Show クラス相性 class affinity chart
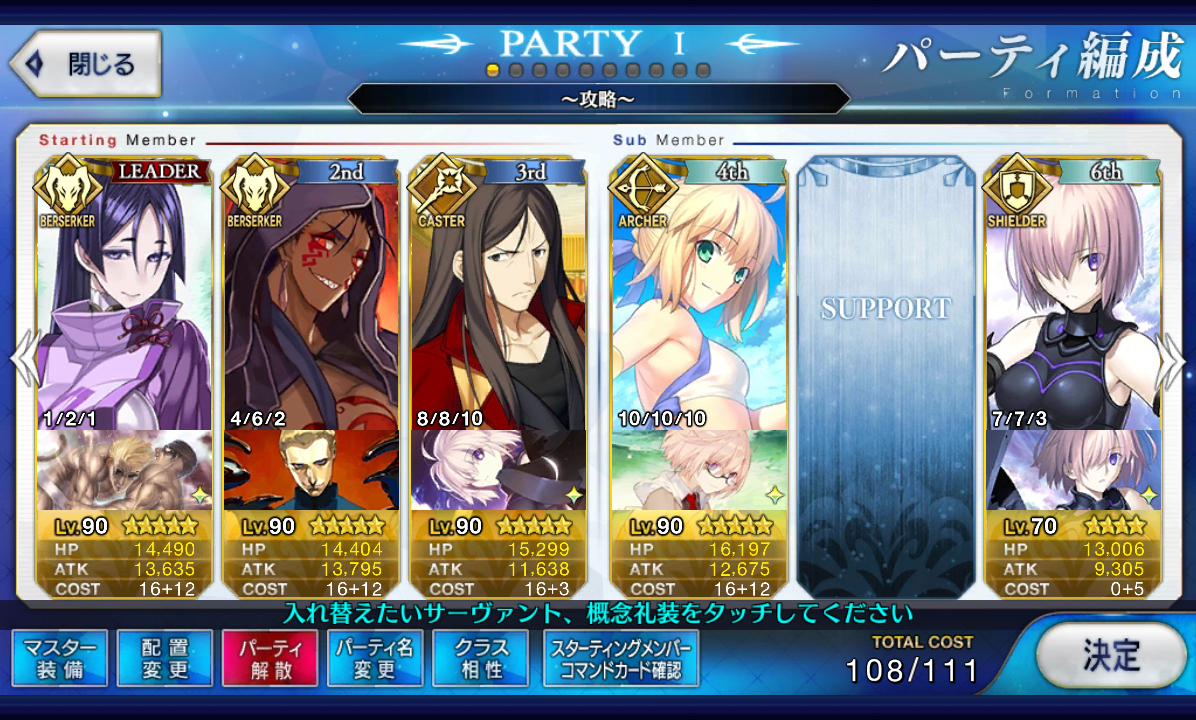1196x720 pixels. [480, 658]
